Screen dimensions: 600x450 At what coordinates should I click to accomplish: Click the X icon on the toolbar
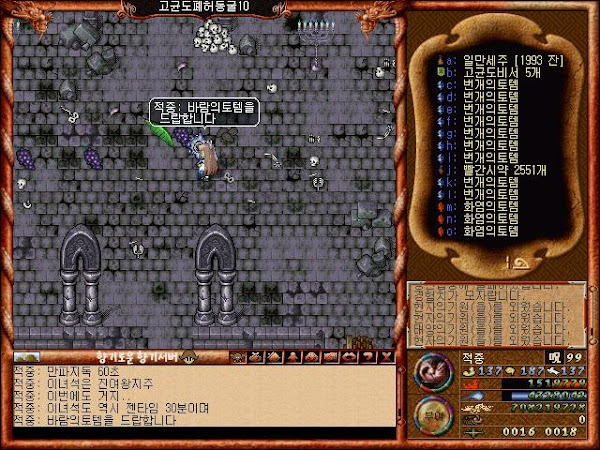pos(387,357)
